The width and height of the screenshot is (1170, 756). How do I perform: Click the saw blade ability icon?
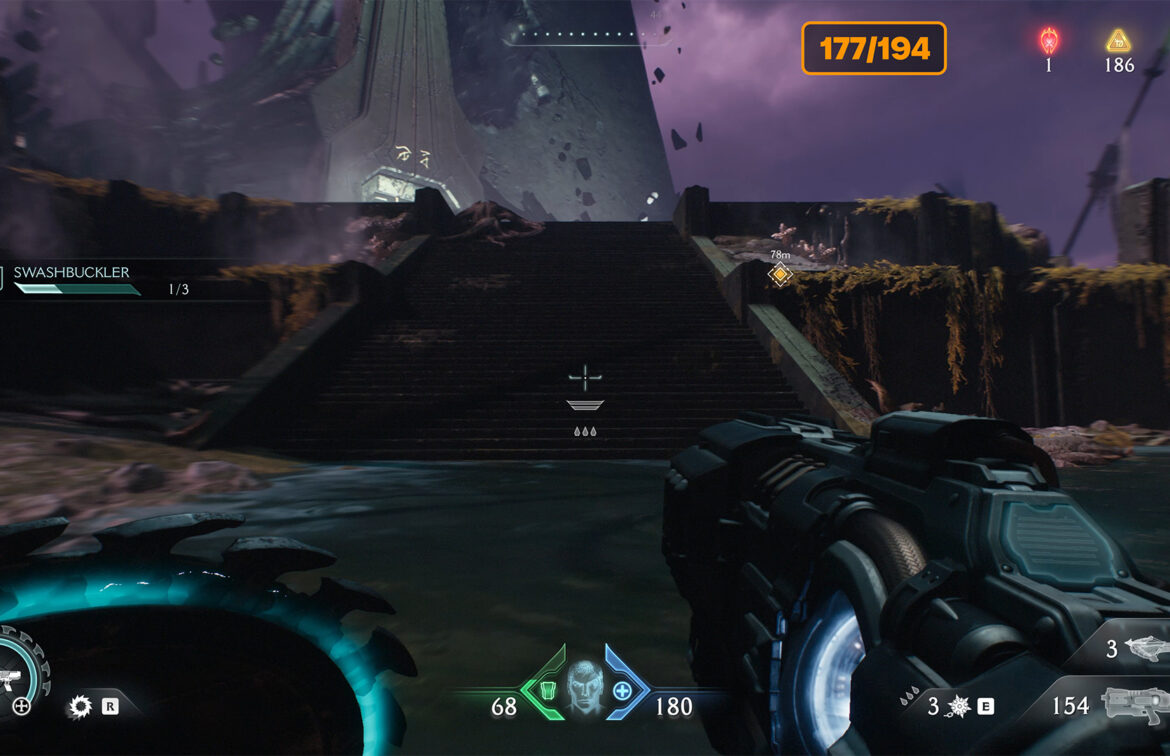(80, 707)
